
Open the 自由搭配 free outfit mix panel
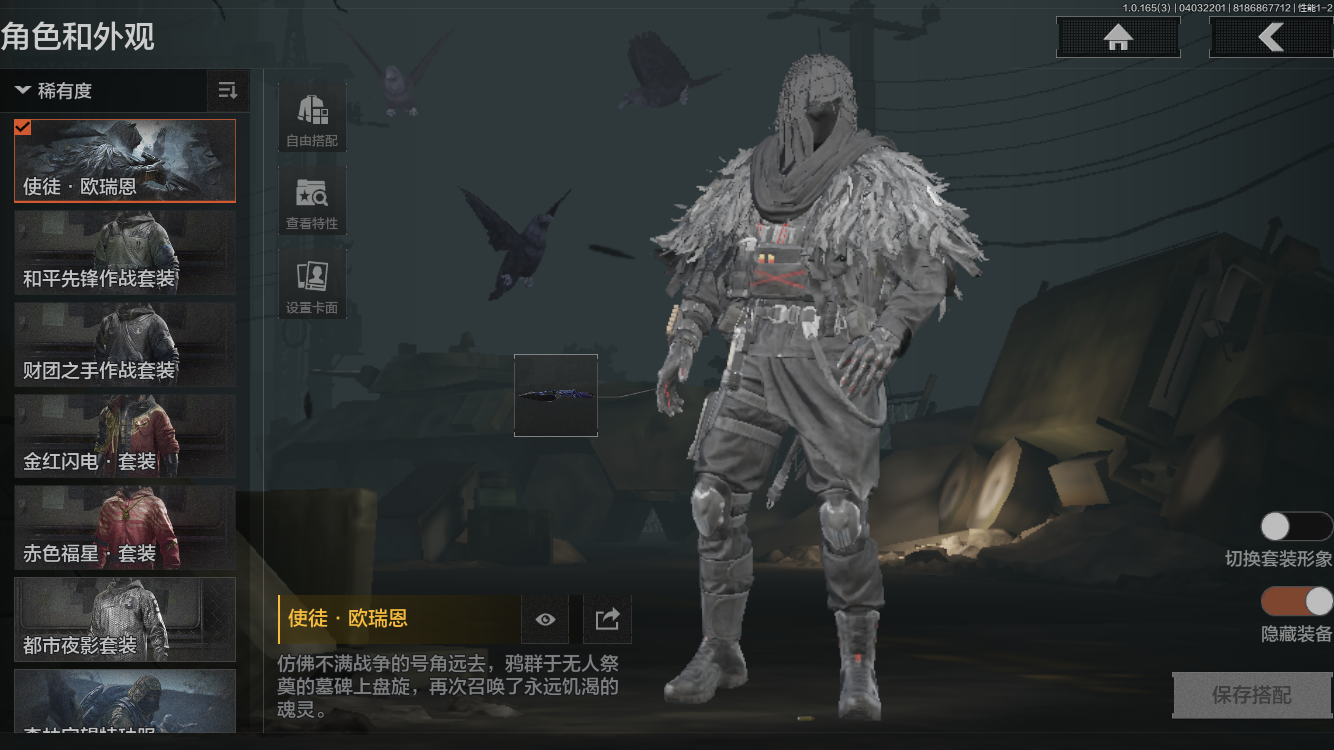click(x=311, y=115)
